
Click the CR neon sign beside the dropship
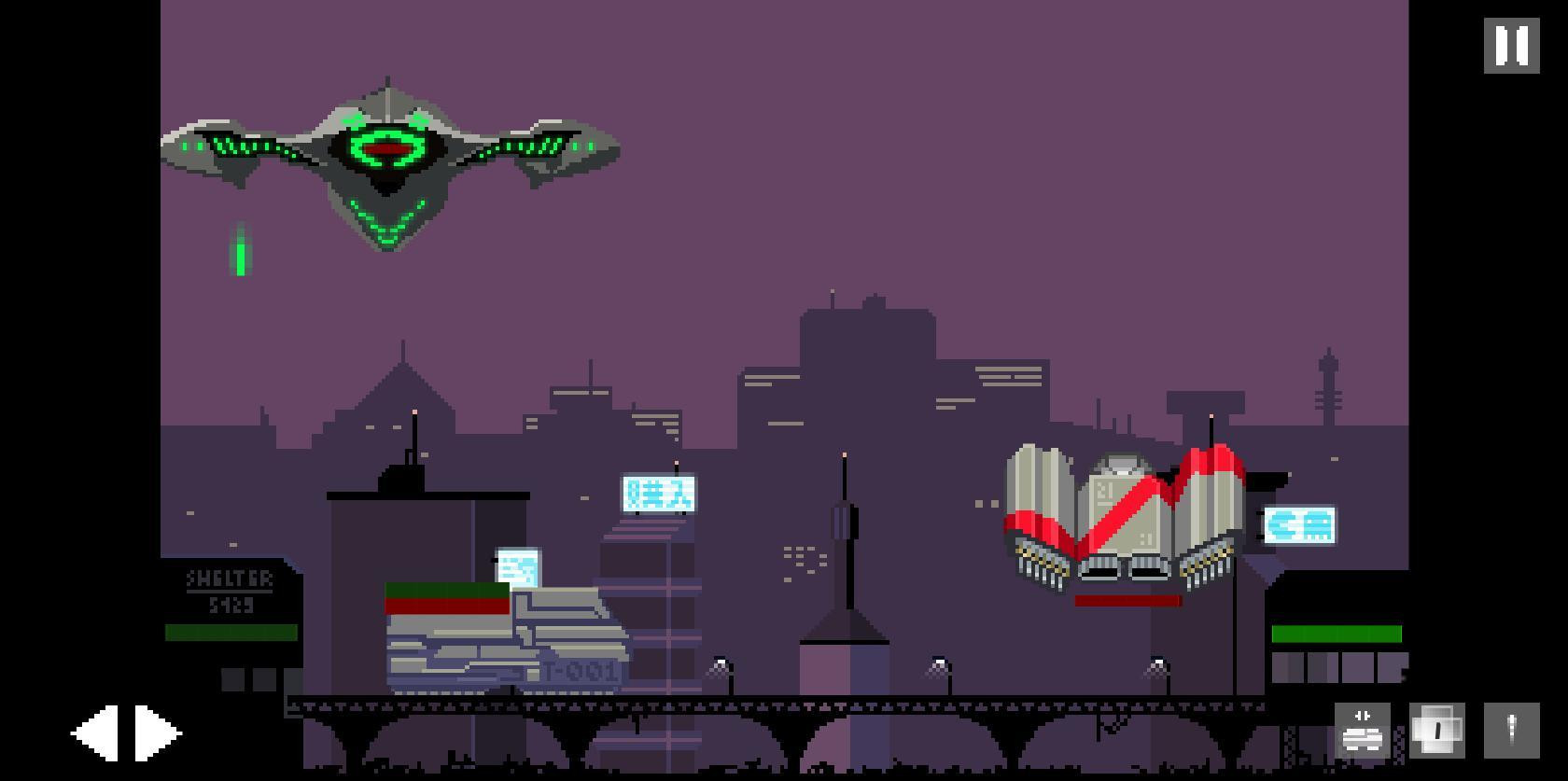1299,525
